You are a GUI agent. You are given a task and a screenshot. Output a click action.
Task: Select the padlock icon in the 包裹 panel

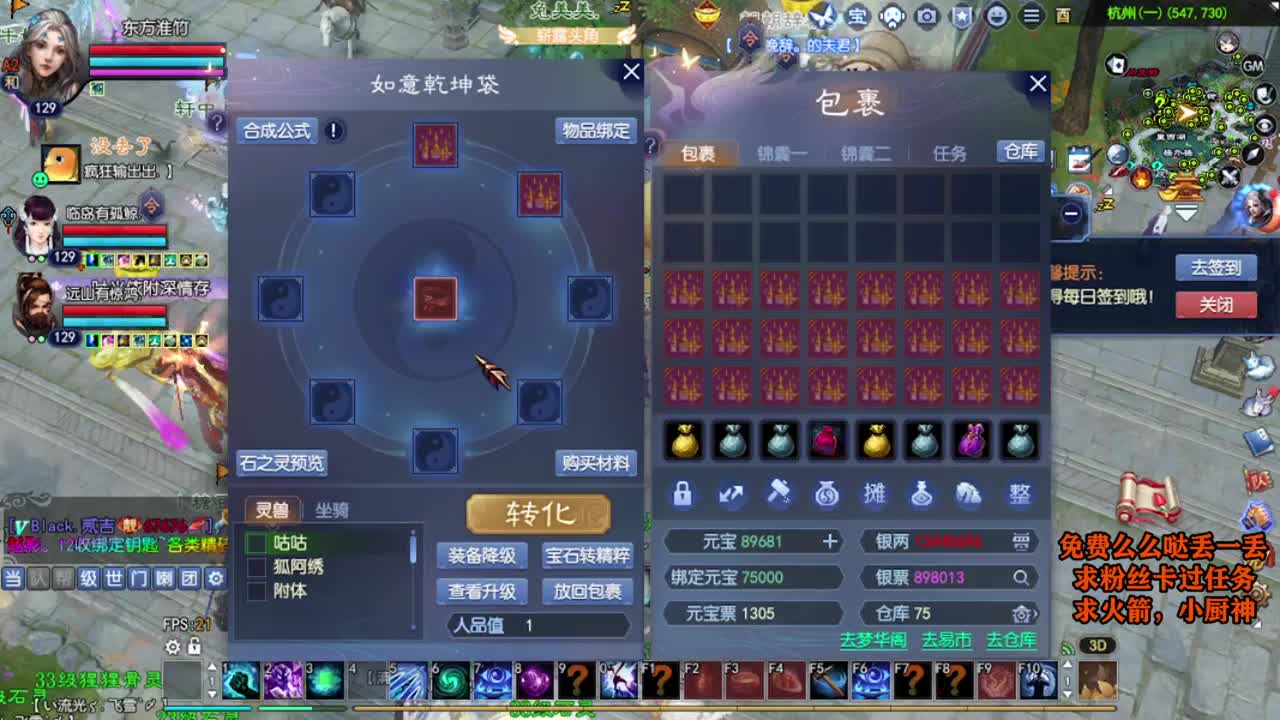[684, 493]
